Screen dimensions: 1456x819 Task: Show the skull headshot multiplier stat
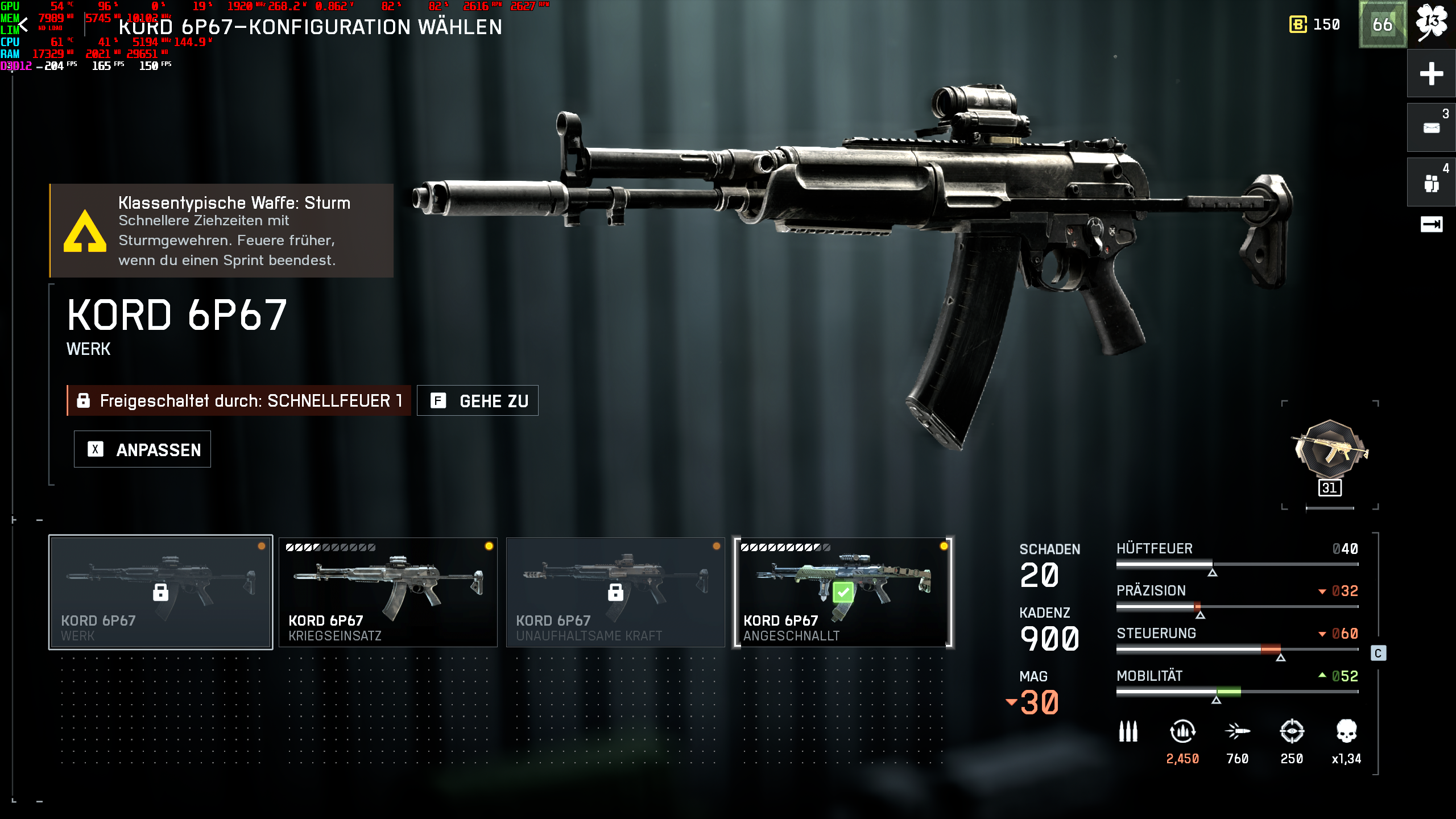[1346, 731]
